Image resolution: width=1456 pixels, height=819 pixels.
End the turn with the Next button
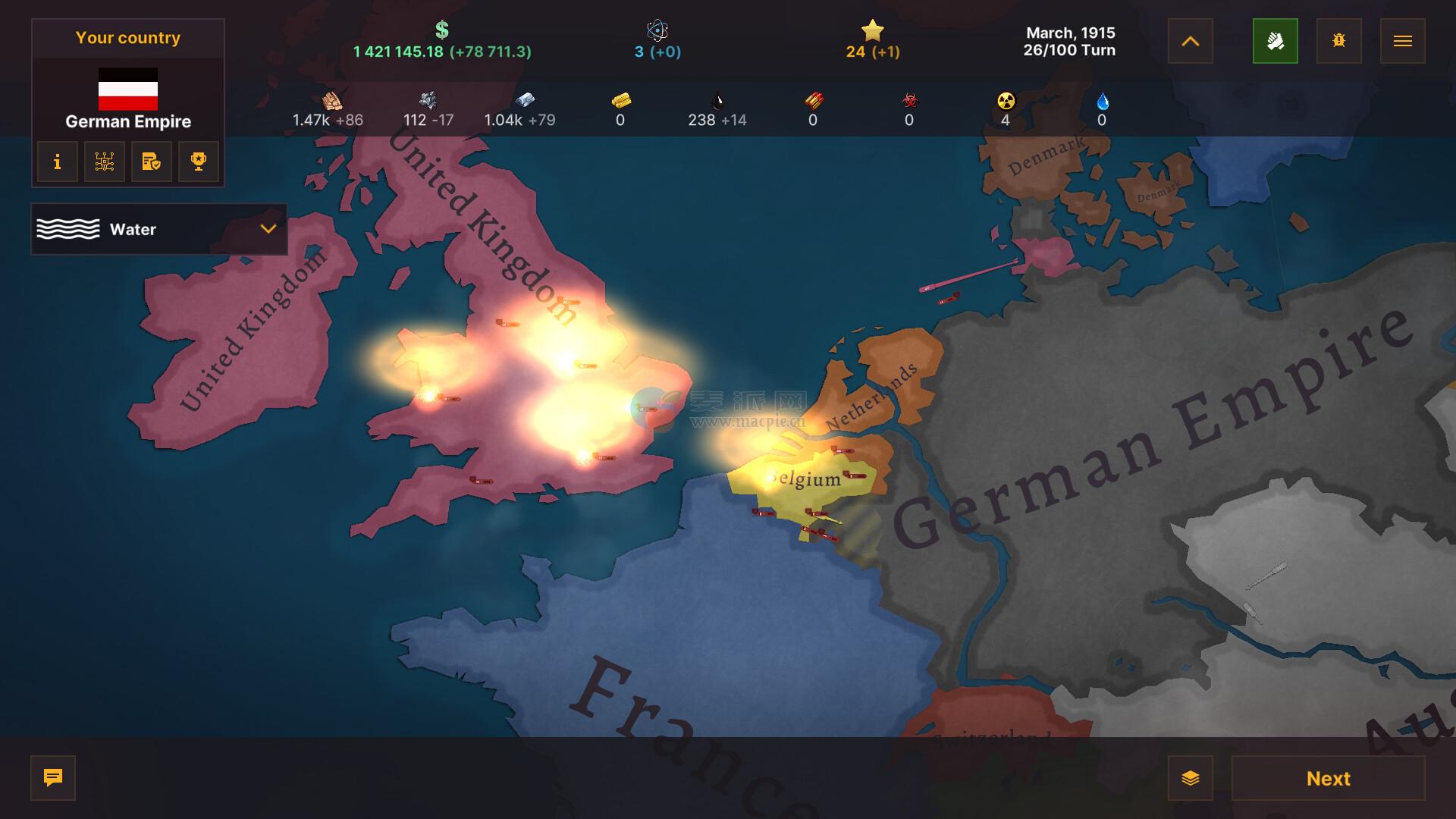pyautogui.click(x=1328, y=778)
